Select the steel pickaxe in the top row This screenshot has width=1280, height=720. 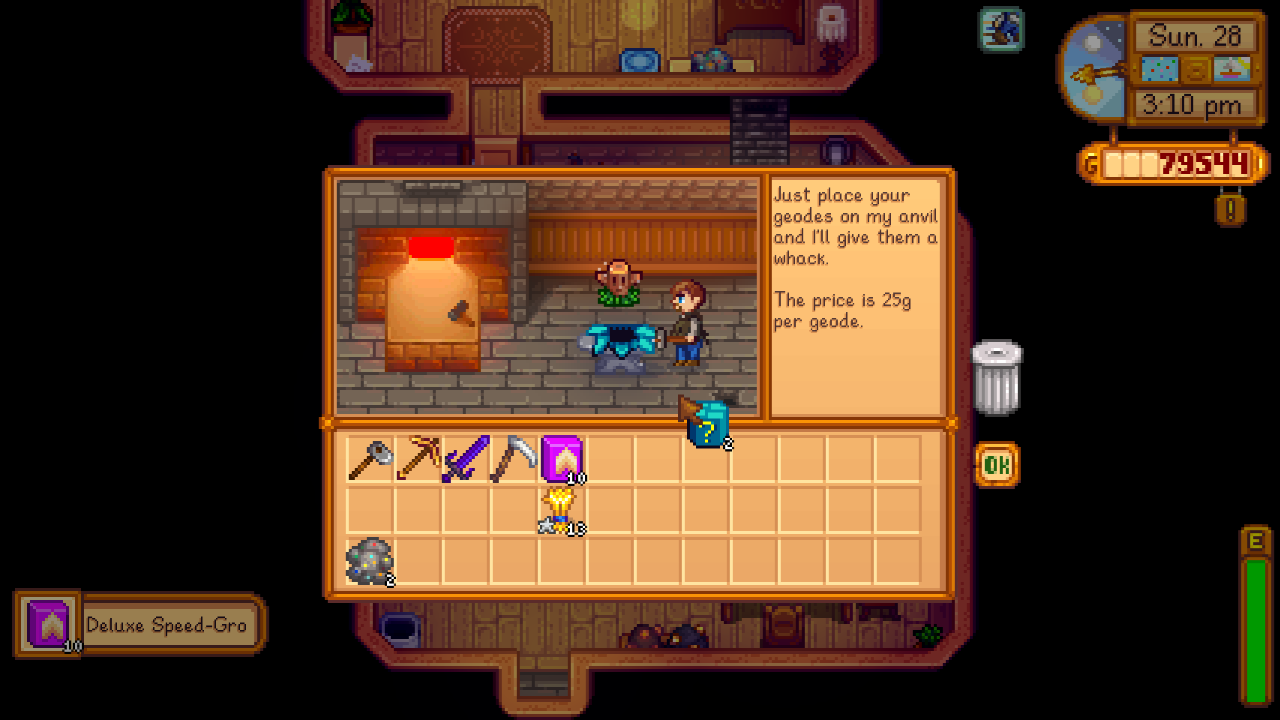(x=512, y=458)
